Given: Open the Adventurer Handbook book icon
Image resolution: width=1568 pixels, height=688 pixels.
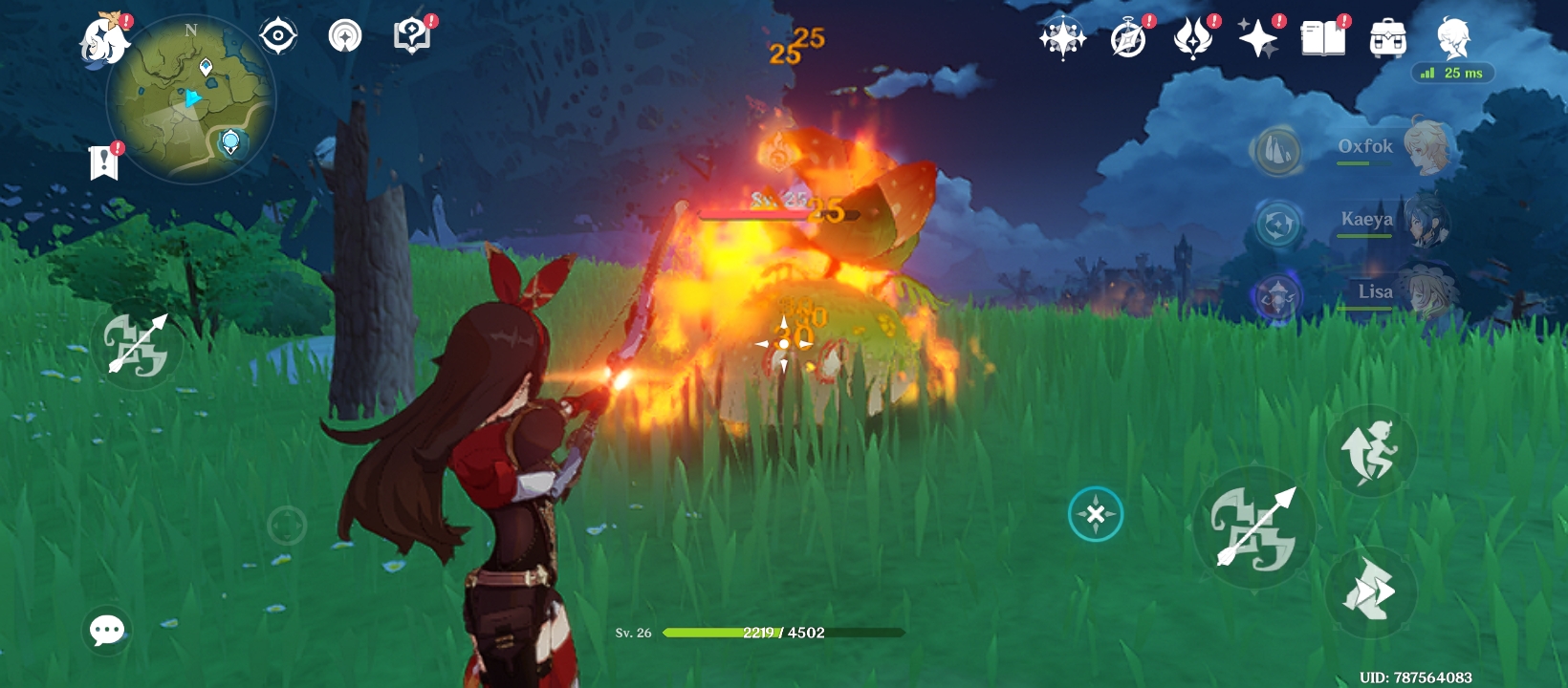Looking at the screenshot, I should (1322, 39).
